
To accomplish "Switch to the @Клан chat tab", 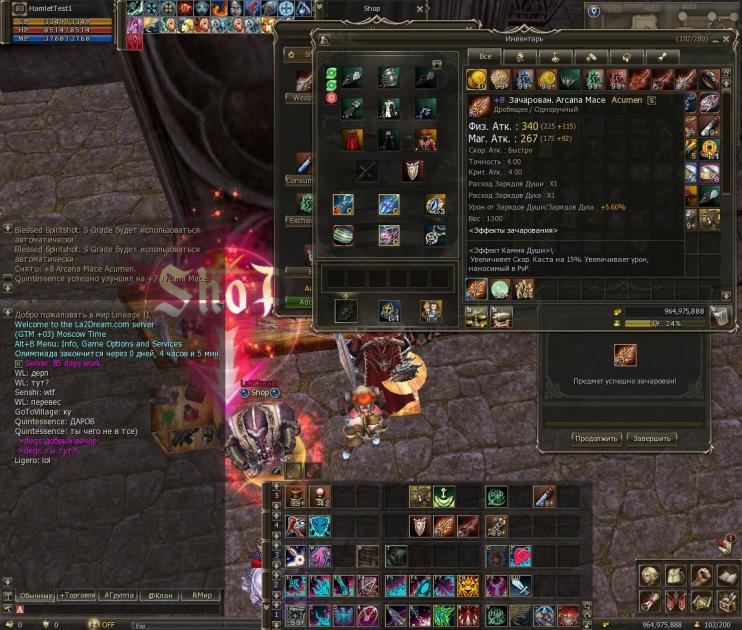I will pyautogui.click(x=161, y=595).
